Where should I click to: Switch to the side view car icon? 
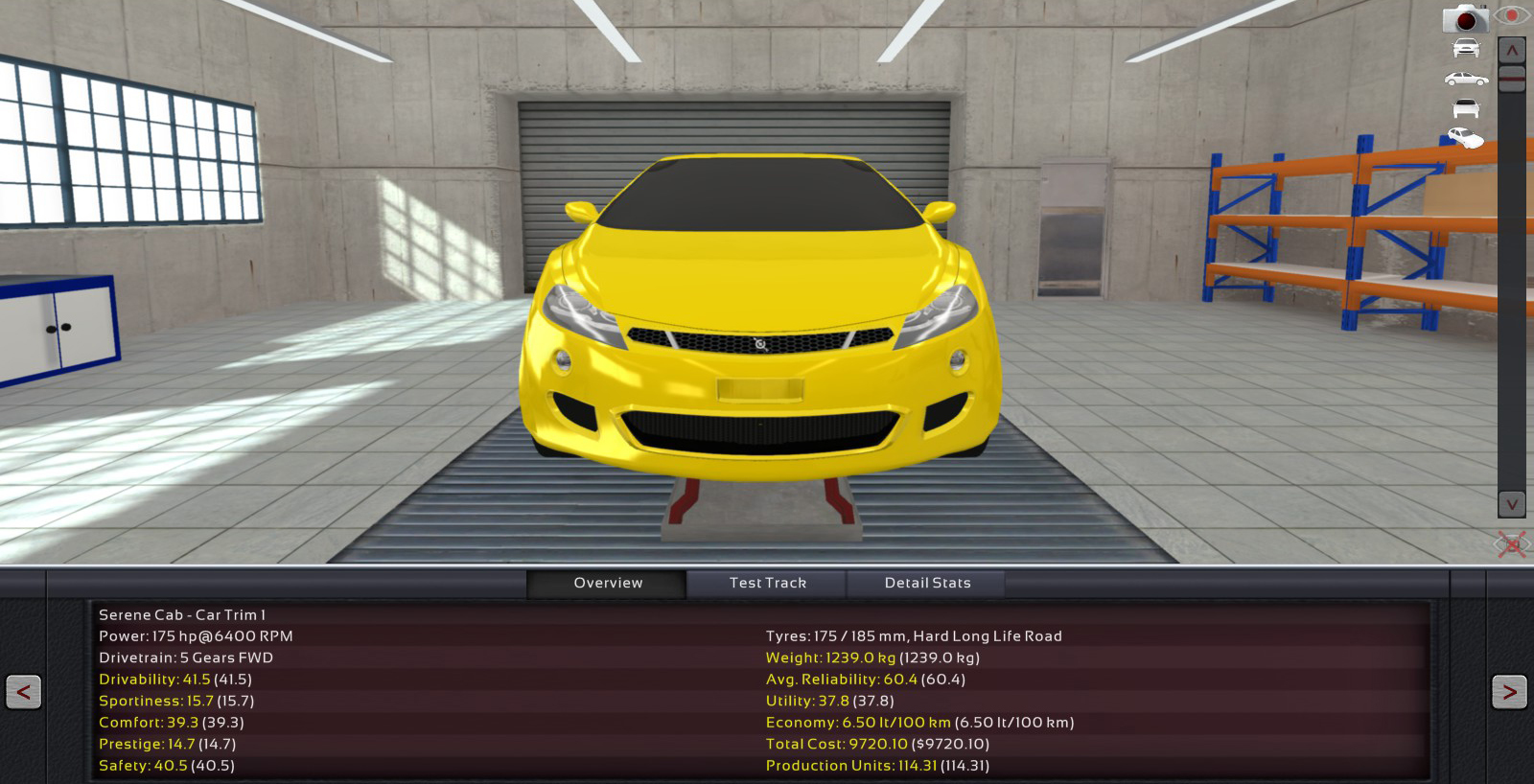click(1466, 79)
